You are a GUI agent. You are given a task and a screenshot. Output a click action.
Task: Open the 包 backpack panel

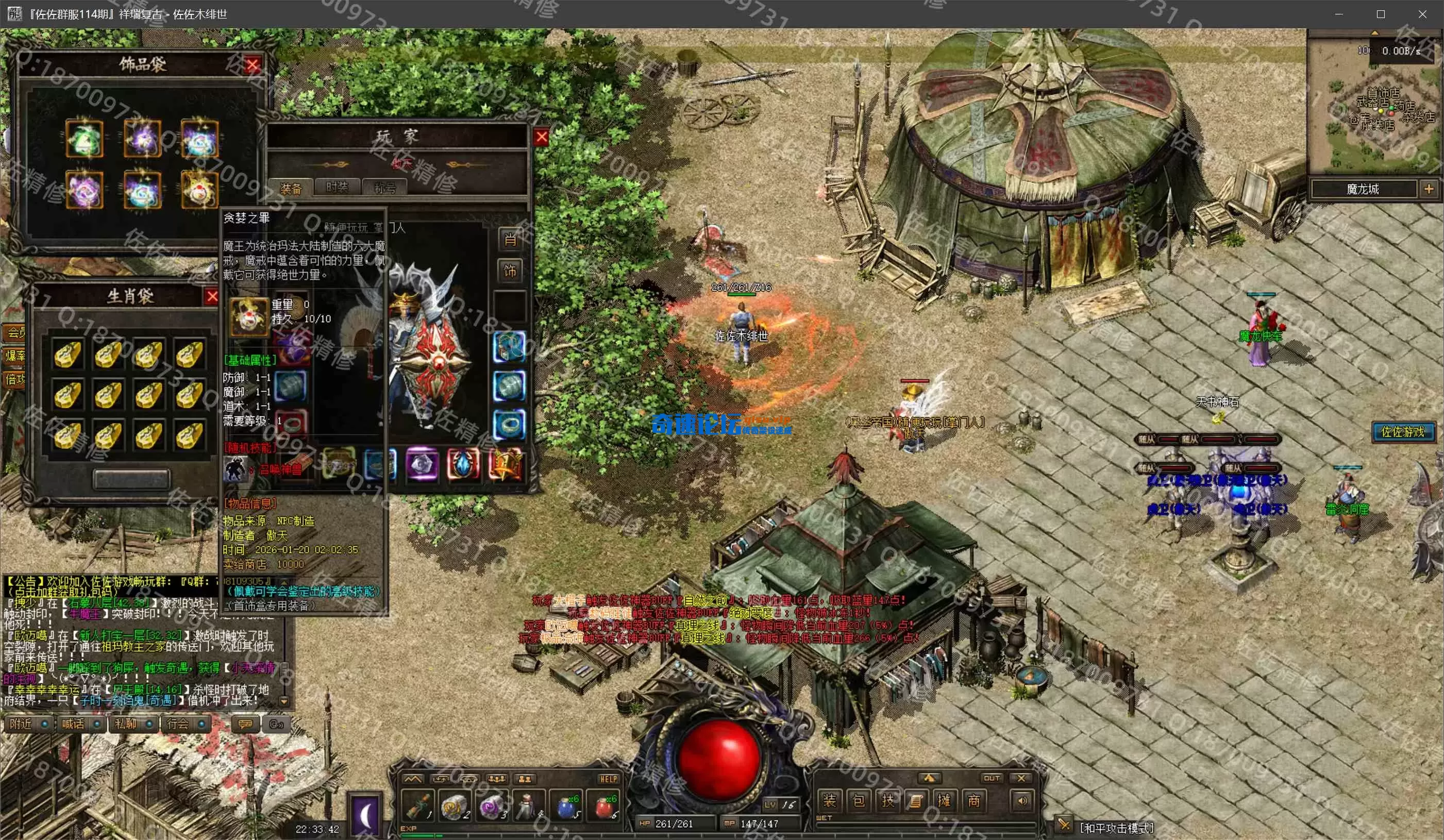[x=859, y=800]
